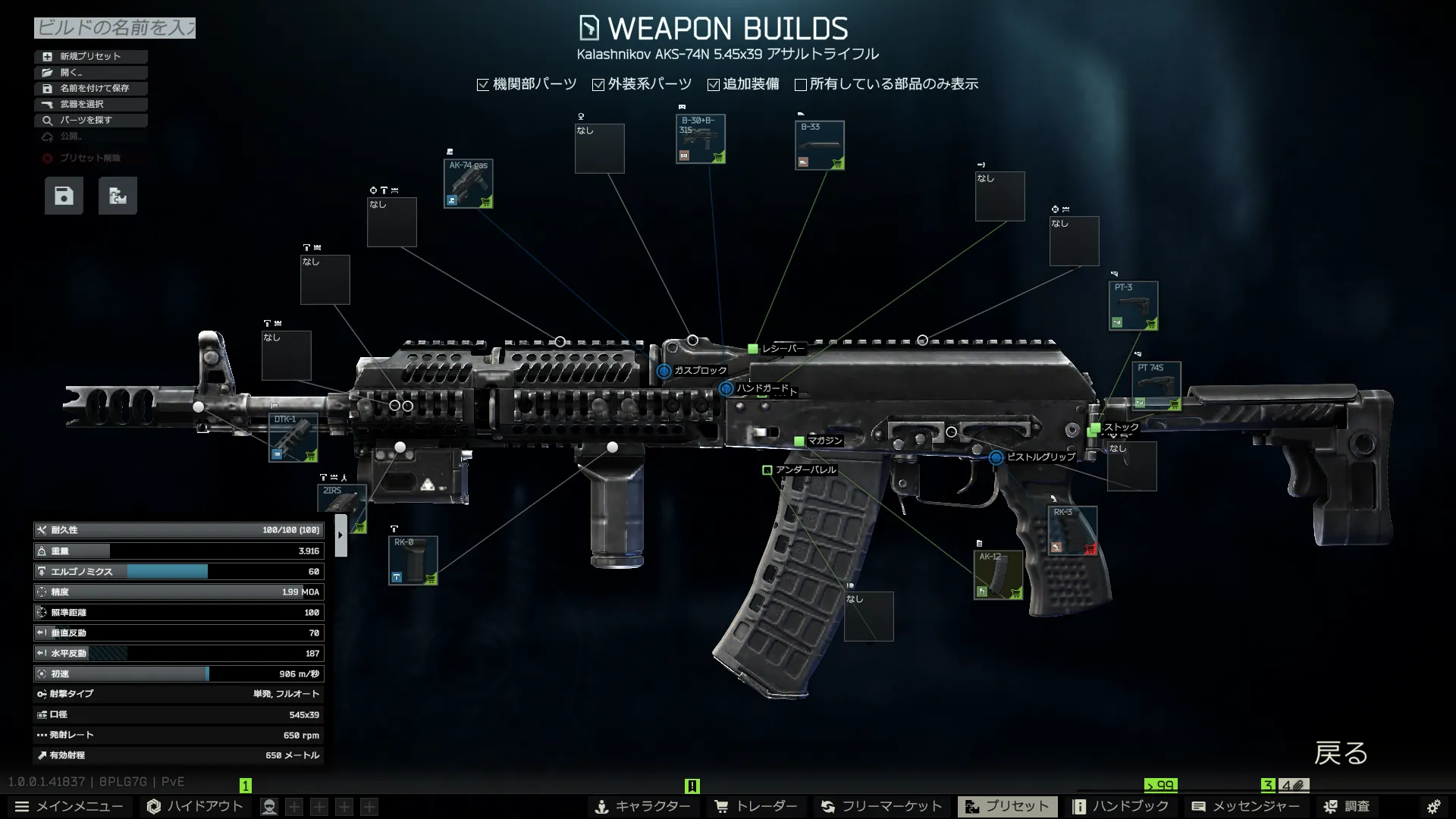Select the PT-3 stock slot
This screenshot has height=819, width=1456.
(x=1134, y=306)
